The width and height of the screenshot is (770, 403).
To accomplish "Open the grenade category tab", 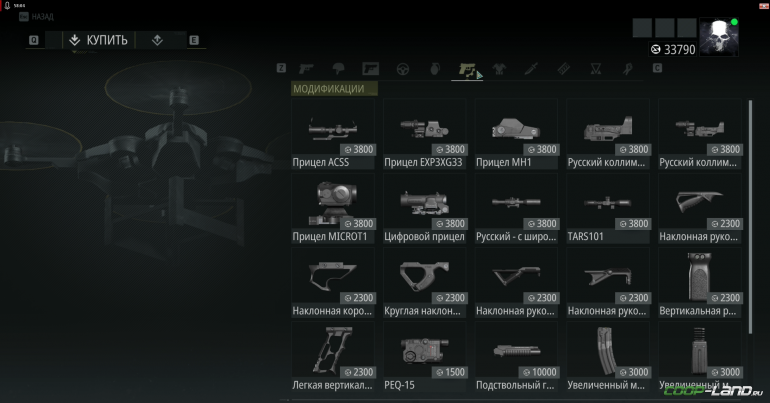I will 434,69.
